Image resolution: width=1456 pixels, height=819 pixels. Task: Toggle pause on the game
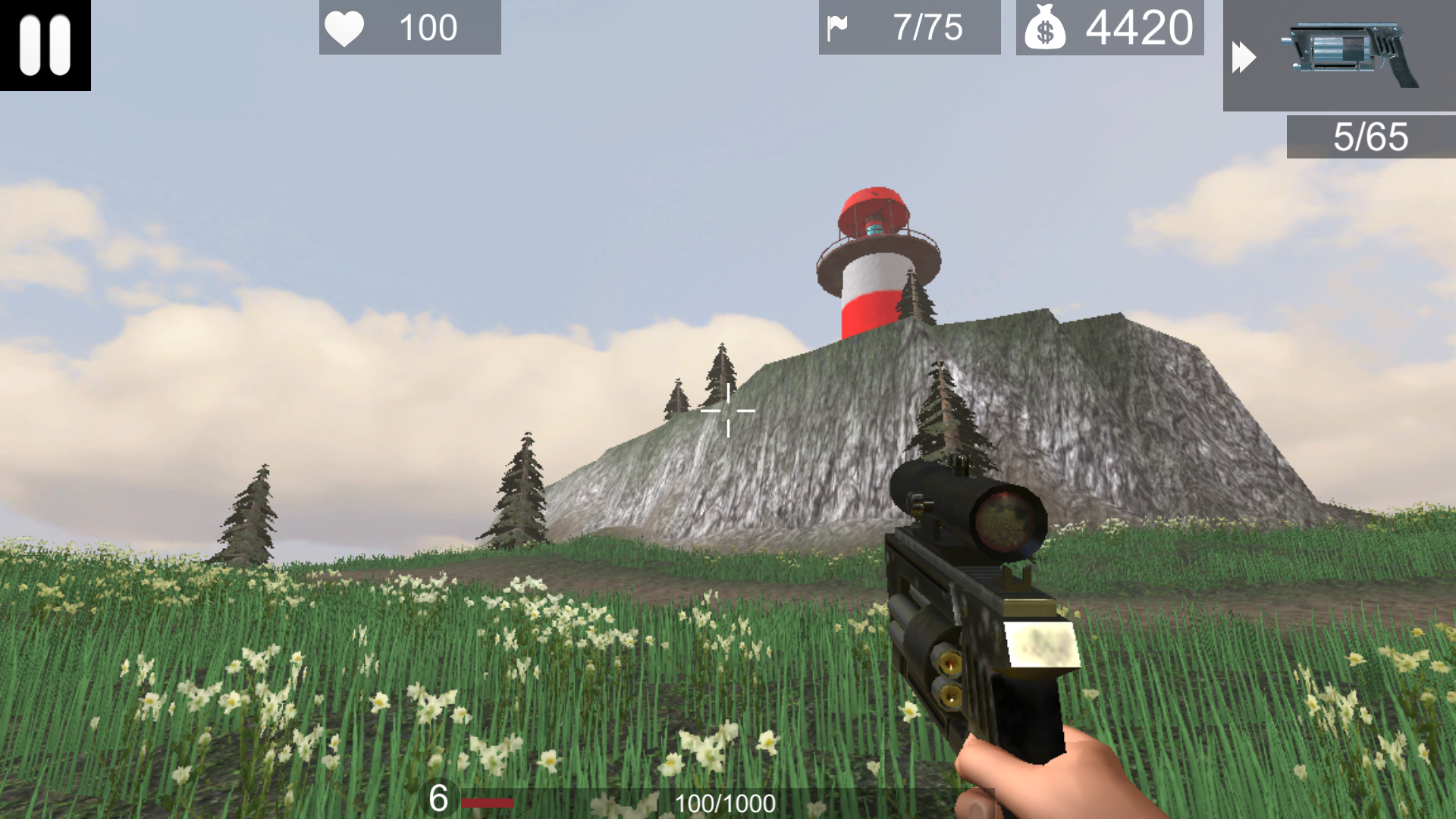pyautogui.click(x=43, y=45)
